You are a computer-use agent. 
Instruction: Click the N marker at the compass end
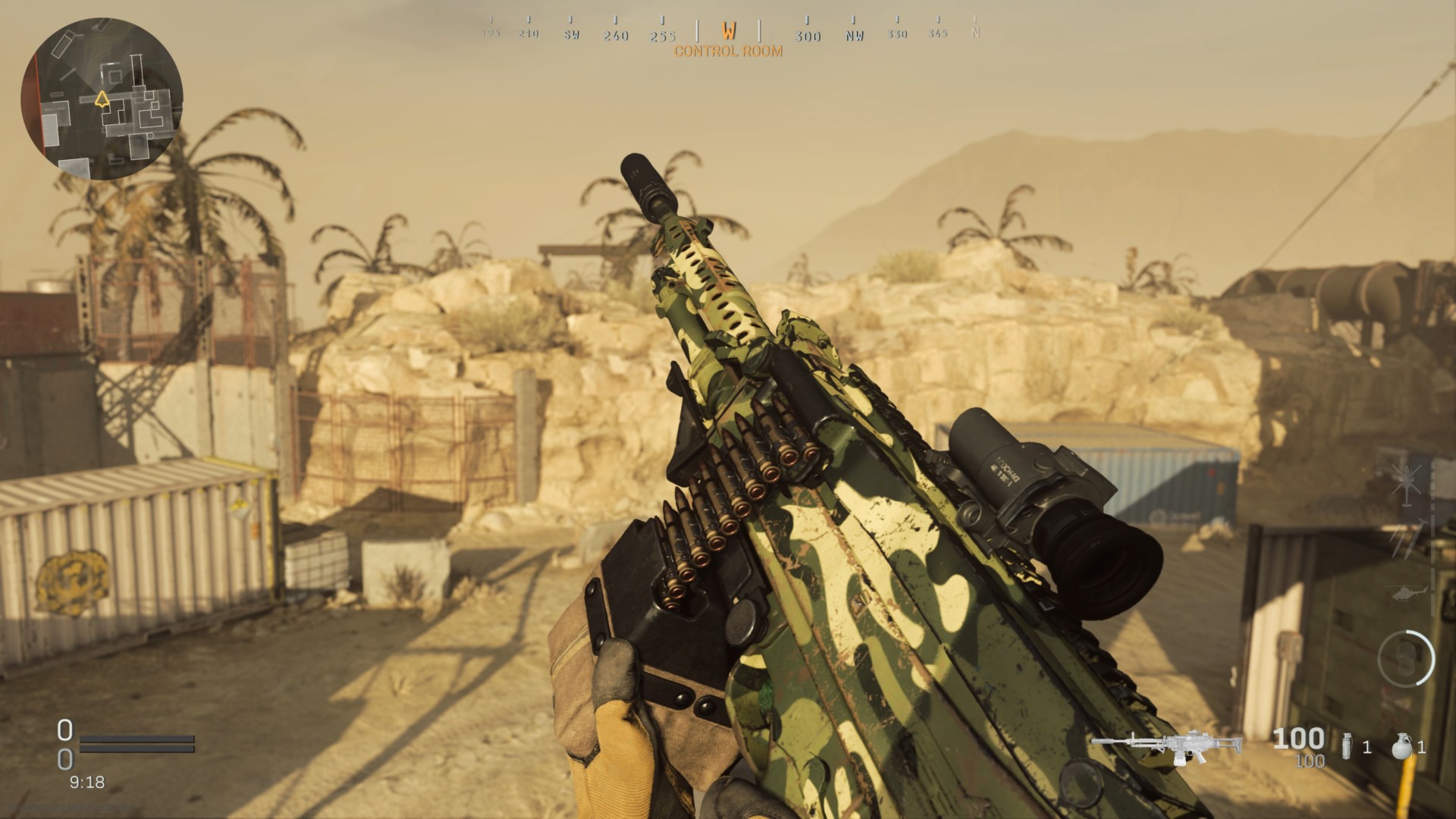977,33
